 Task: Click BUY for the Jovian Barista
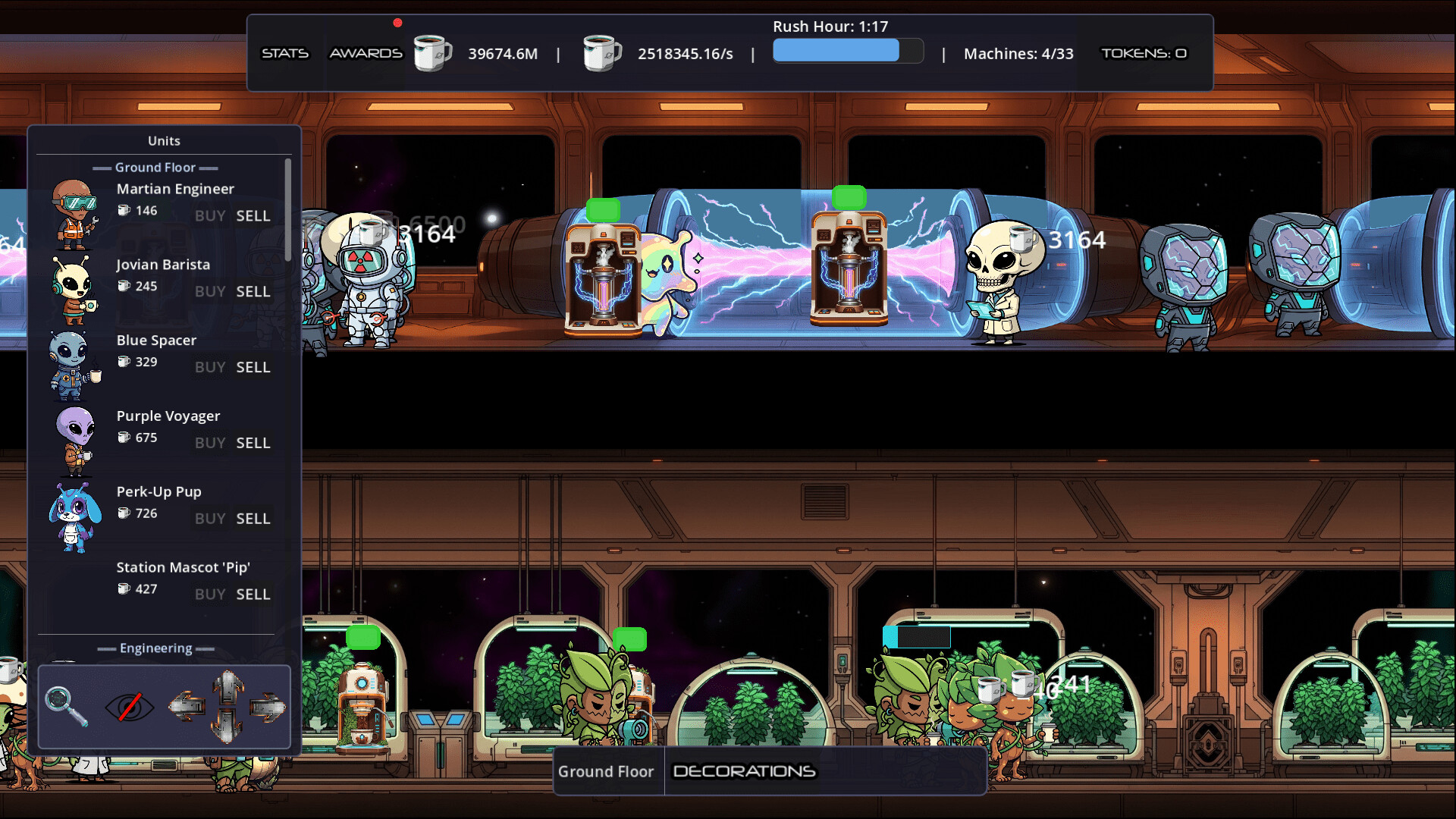[209, 292]
